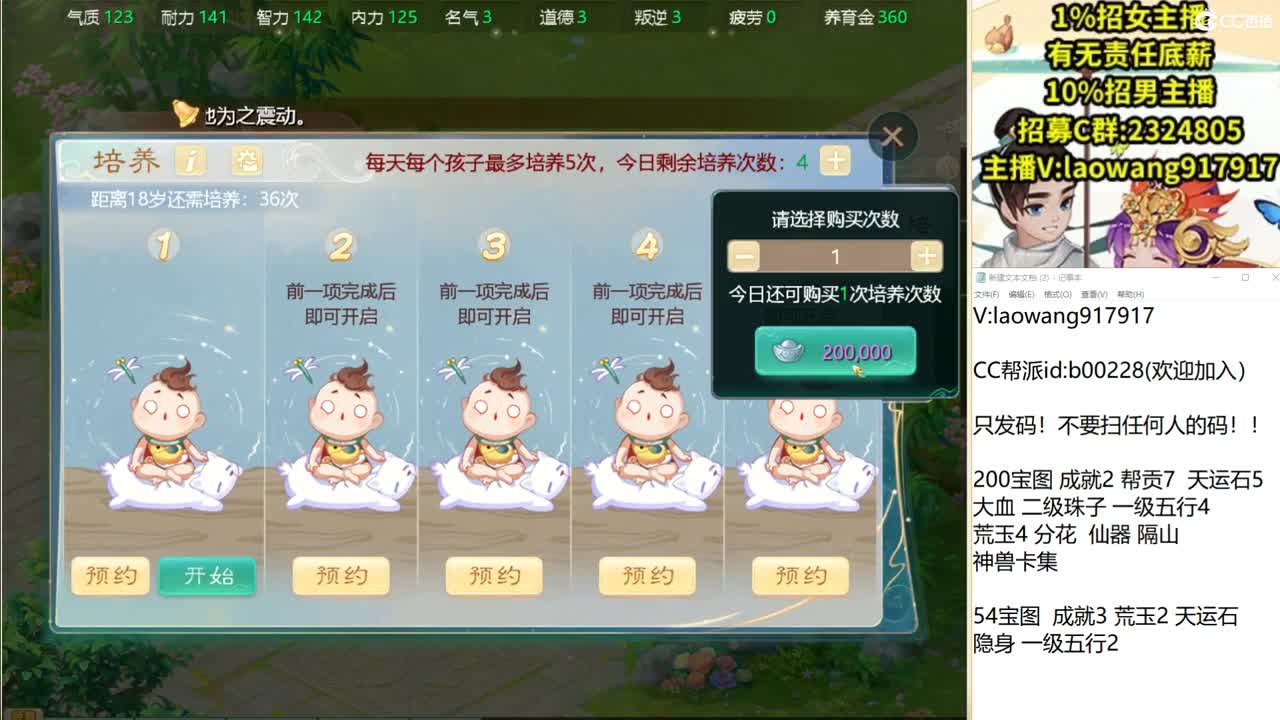The height and width of the screenshot is (720, 1280).
Task: Decrease purchase count with minus stepper
Action: click(x=743, y=256)
